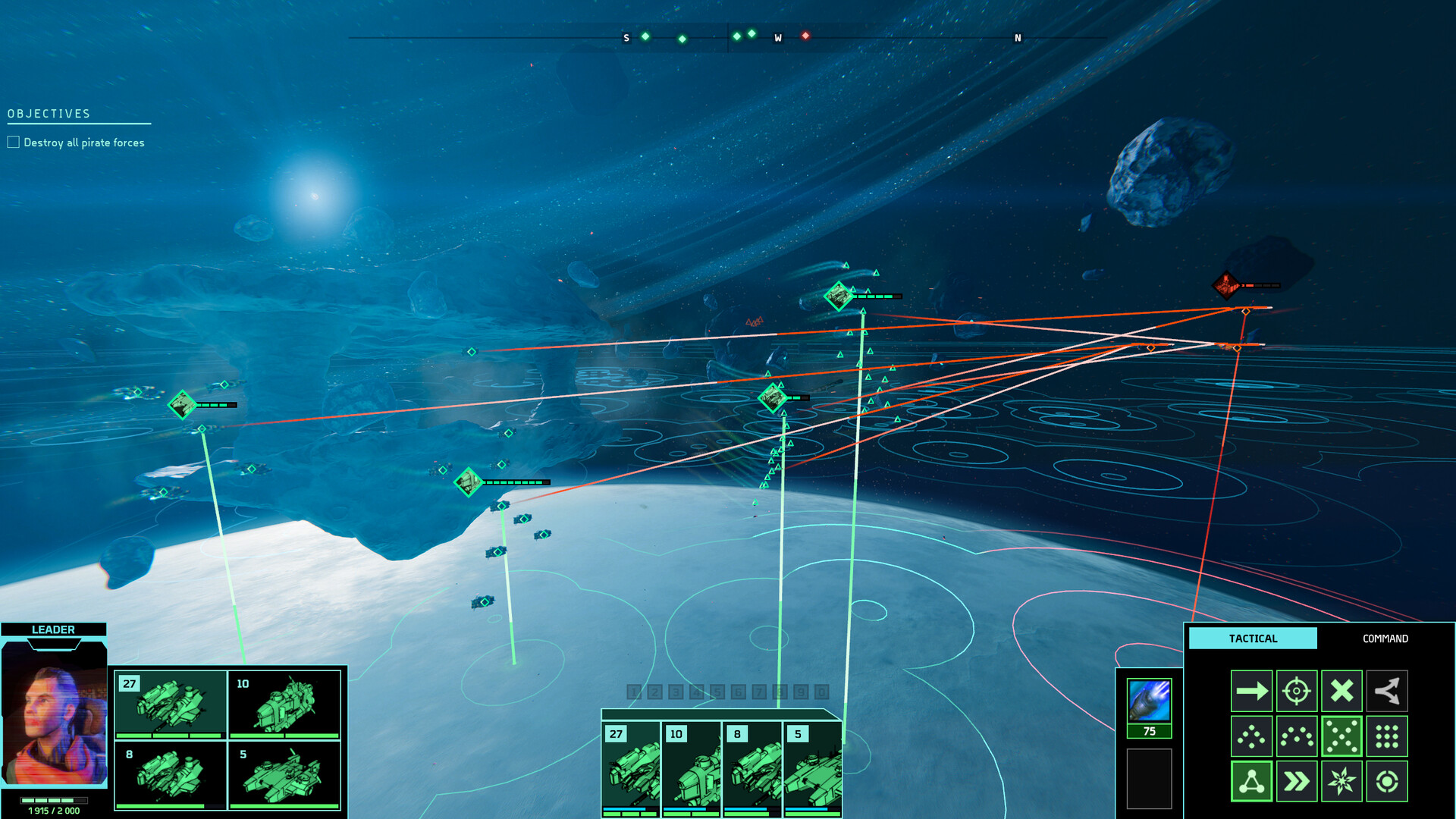Select the Tactical tab
This screenshot has height=819, width=1456.
pos(1253,639)
